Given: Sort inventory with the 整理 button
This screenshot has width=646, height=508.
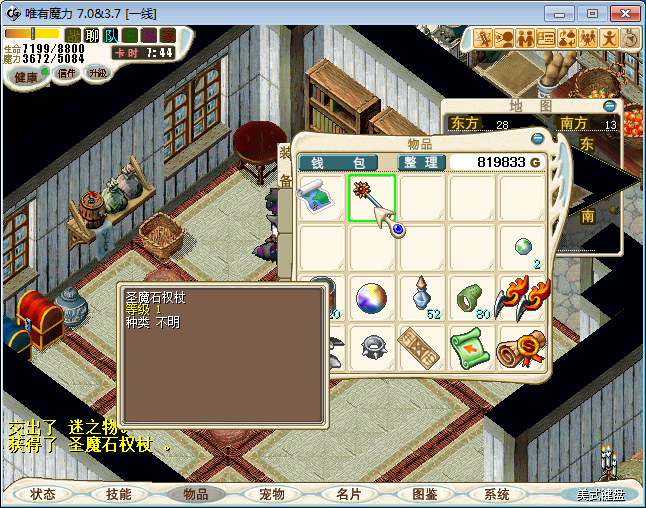Looking at the screenshot, I should click(x=421, y=162).
